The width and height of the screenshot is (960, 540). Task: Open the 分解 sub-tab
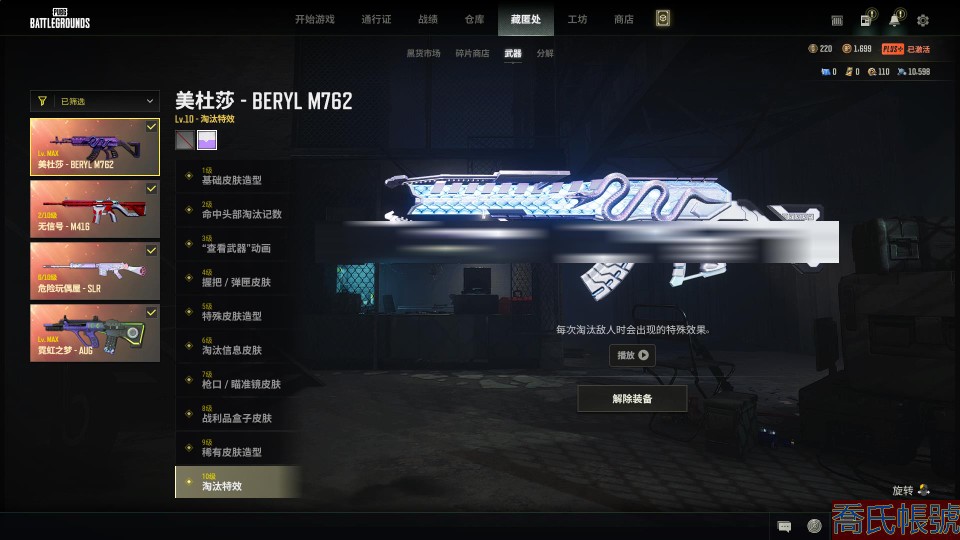click(x=545, y=53)
